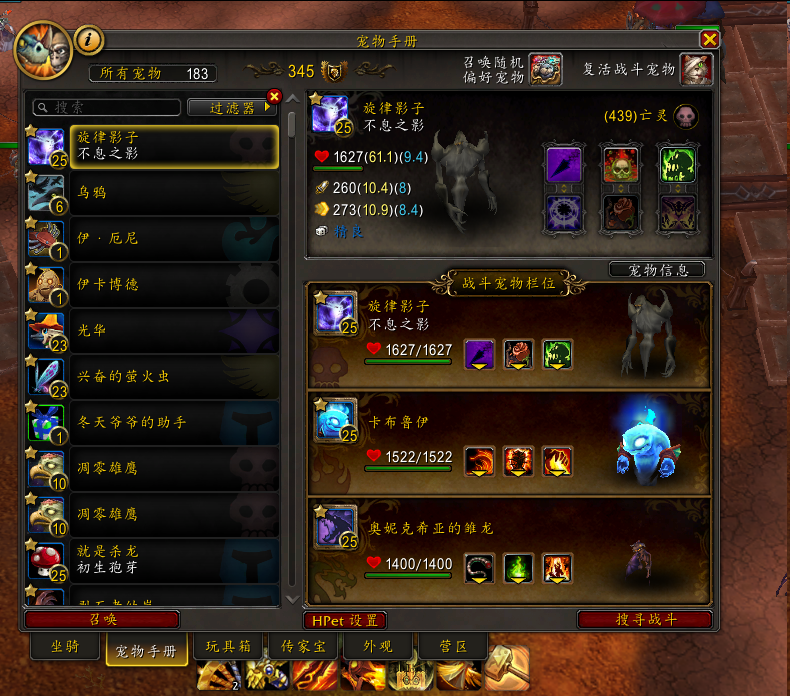
Task: Click the 宠物信息 pet info button
Action: (656, 270)
